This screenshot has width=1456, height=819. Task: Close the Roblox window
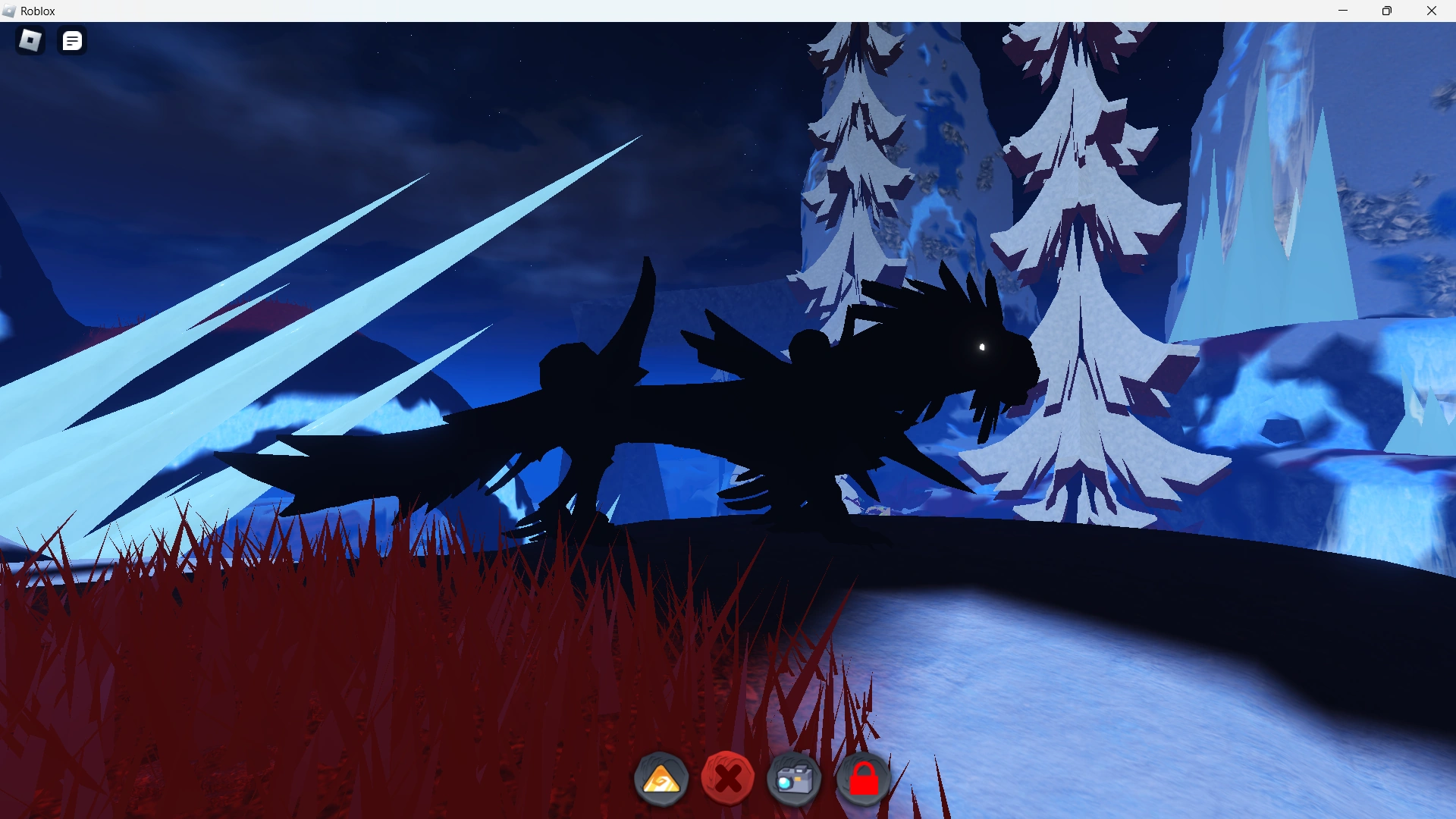1432,11
